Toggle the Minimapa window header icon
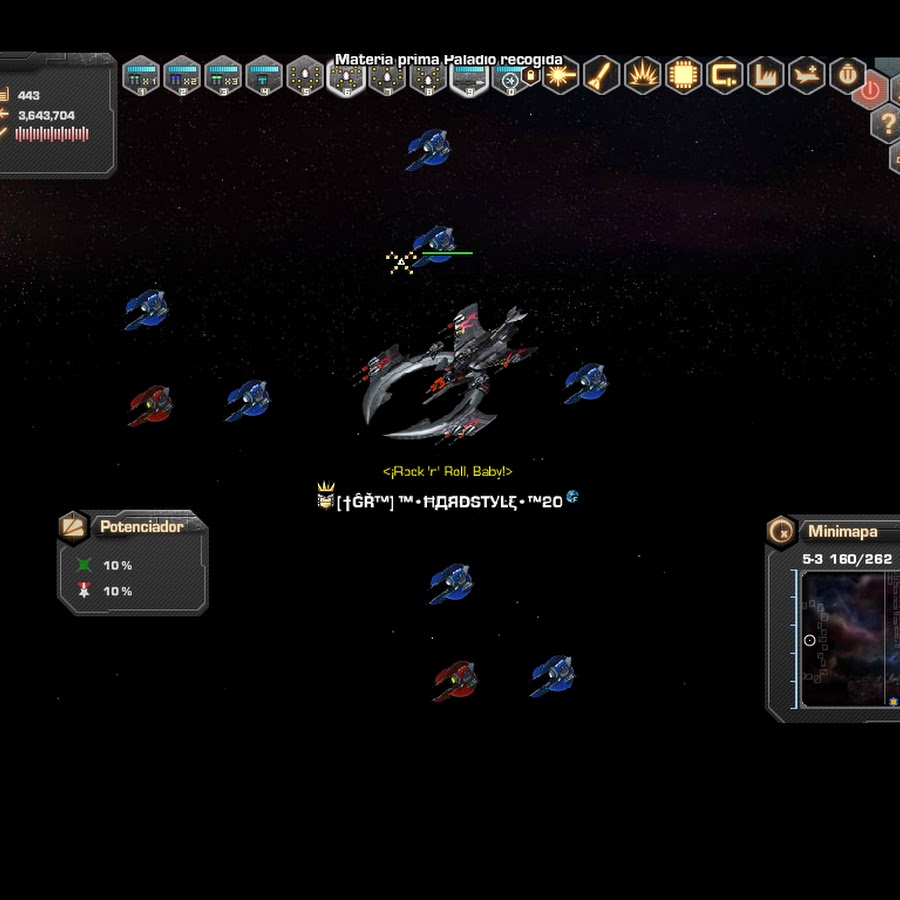The width and height of the screenshot is (900, 900). 782,531
